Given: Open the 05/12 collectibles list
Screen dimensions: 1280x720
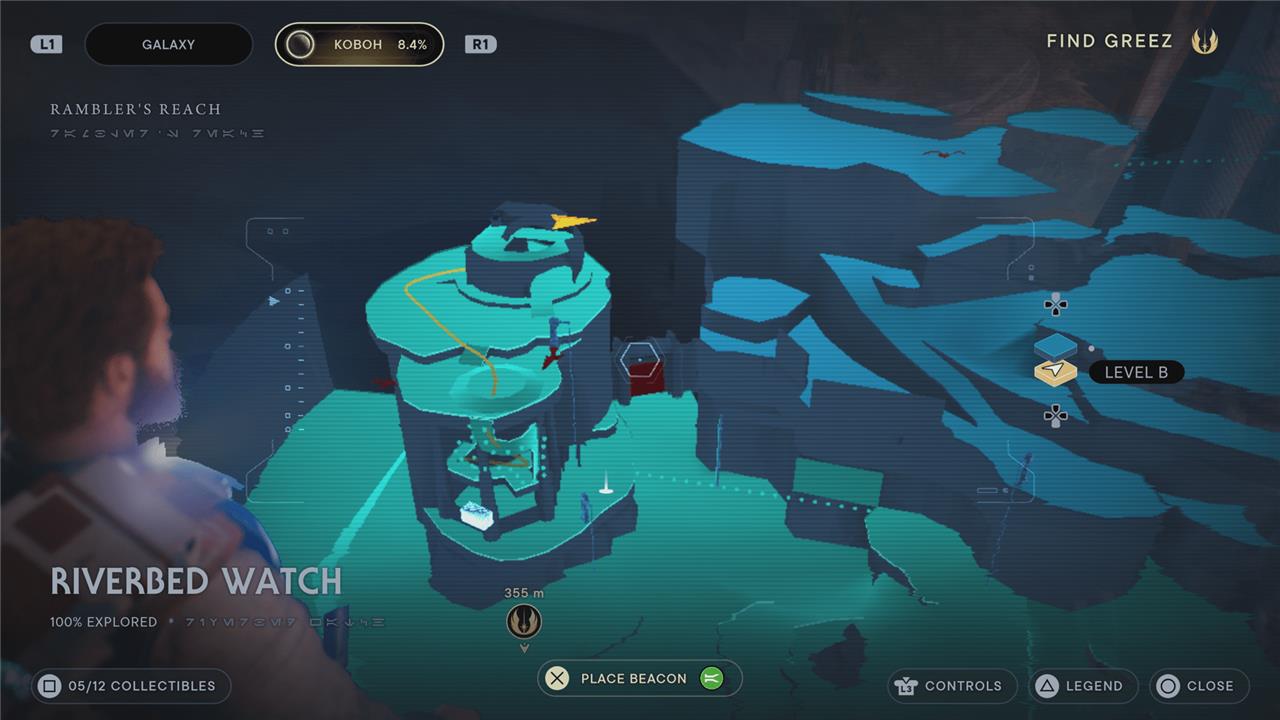Looking at the screenshot, I should coord(131,686).
